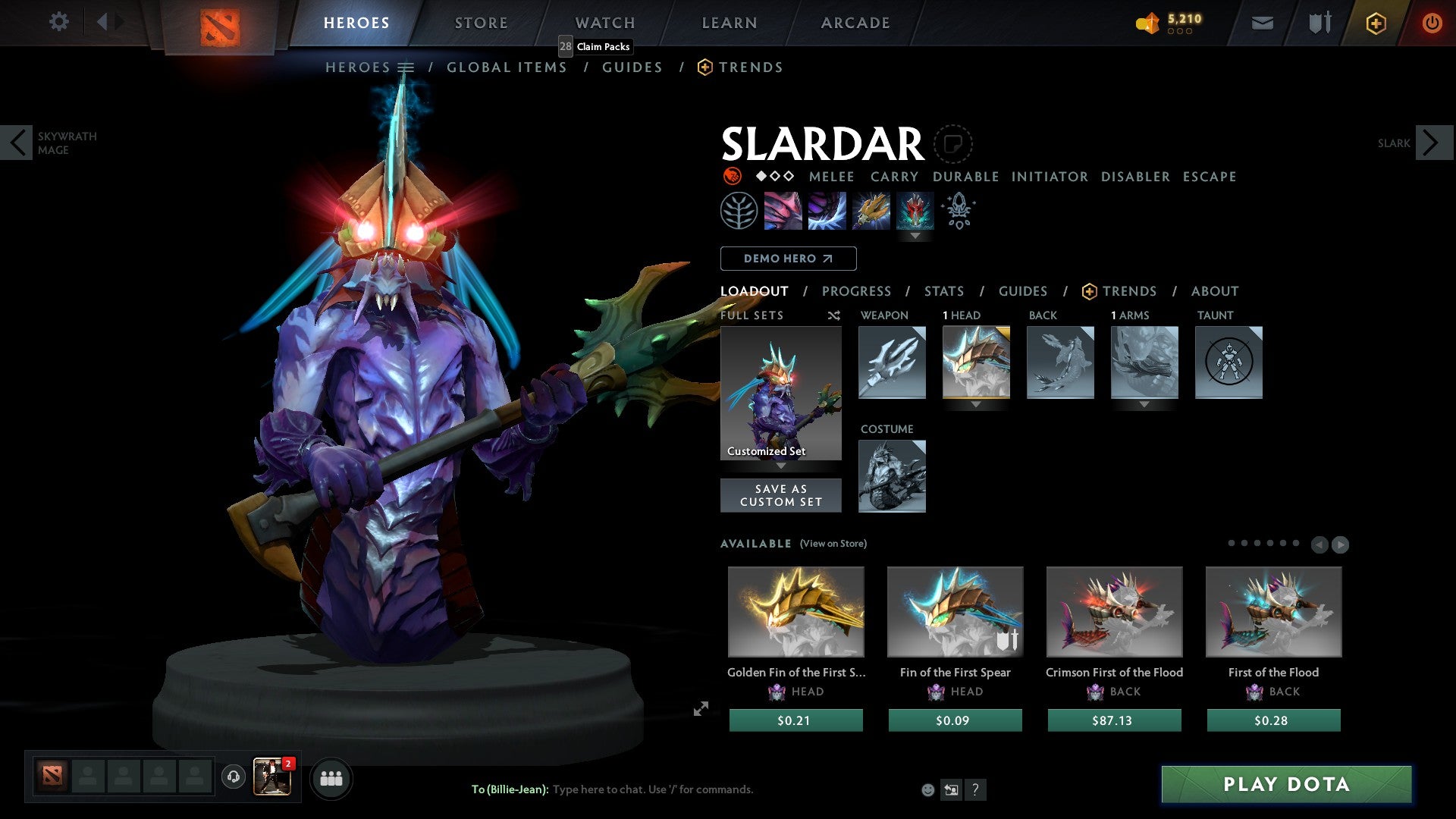Click the DEMO HERO button
Image resolution: width=1456 pixels, height=819 pixels.
(788, 258)
